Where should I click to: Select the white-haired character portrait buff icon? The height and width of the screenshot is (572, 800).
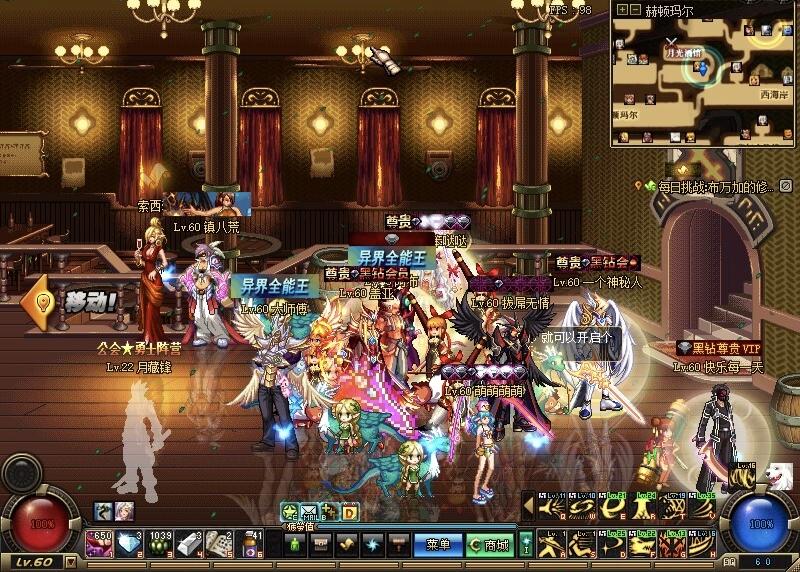coord(123,511)
